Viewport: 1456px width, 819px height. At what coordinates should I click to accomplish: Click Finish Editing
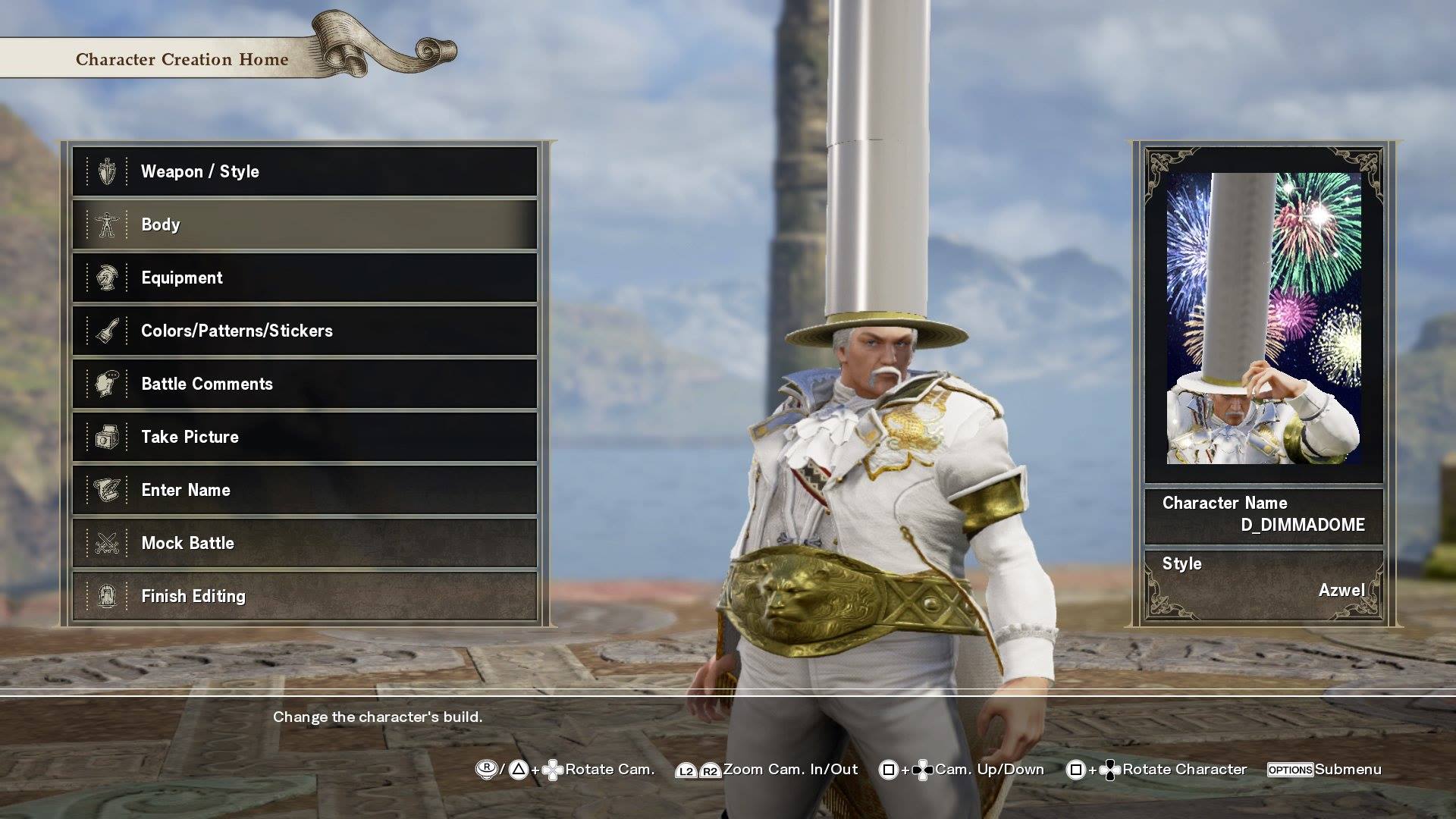[304, 596]
